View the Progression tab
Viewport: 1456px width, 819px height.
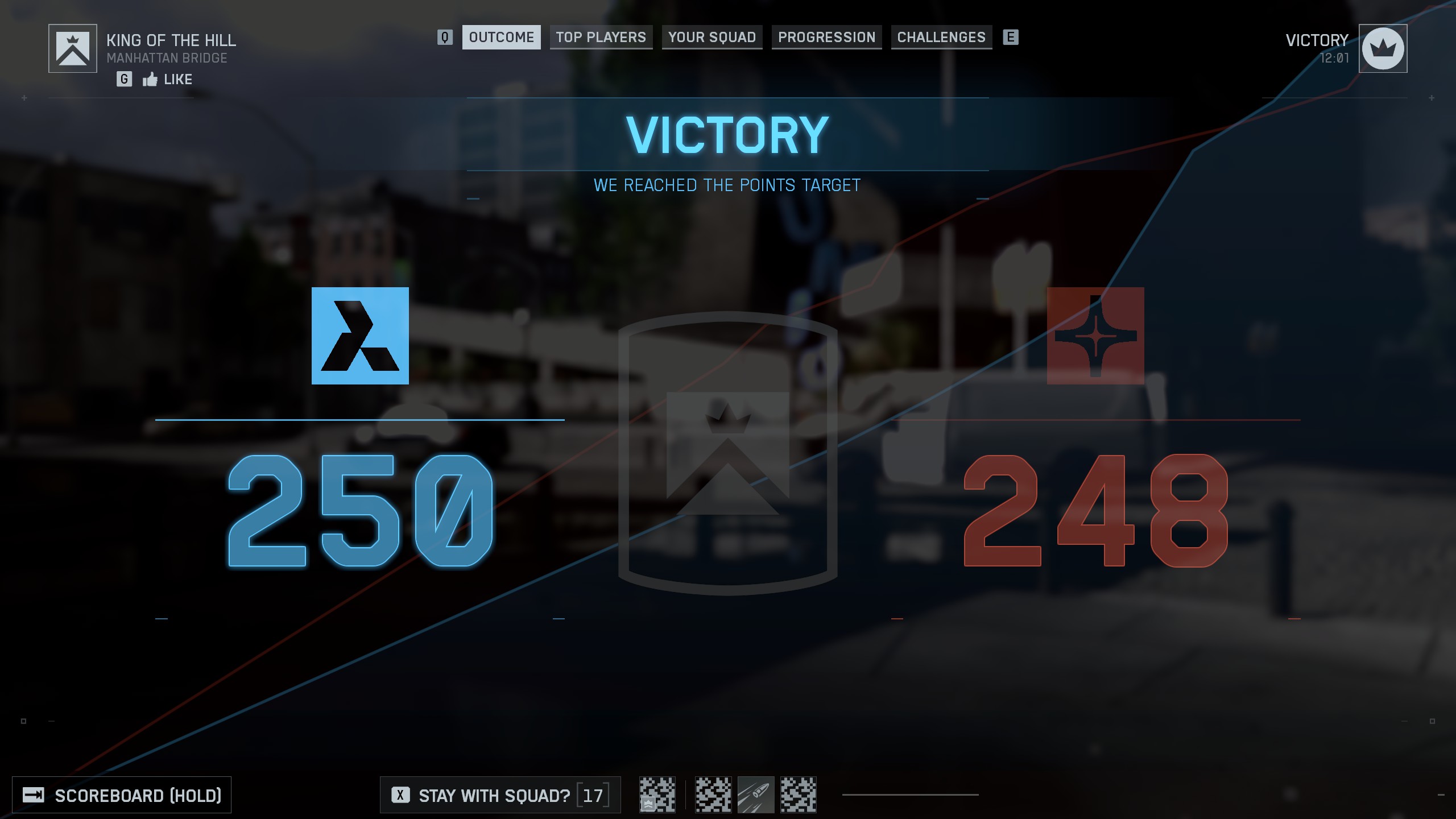[x=826, y=38]
